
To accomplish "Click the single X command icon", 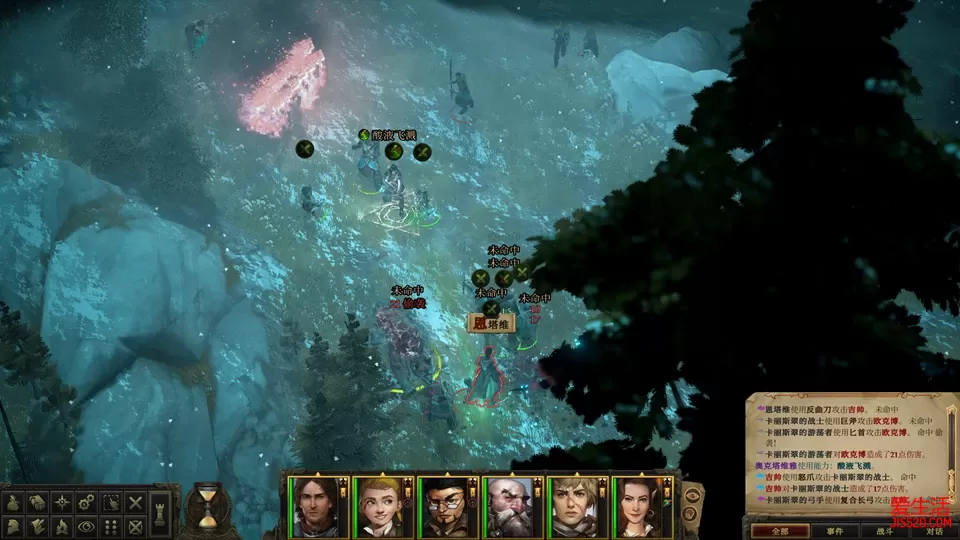I will 135,501.
